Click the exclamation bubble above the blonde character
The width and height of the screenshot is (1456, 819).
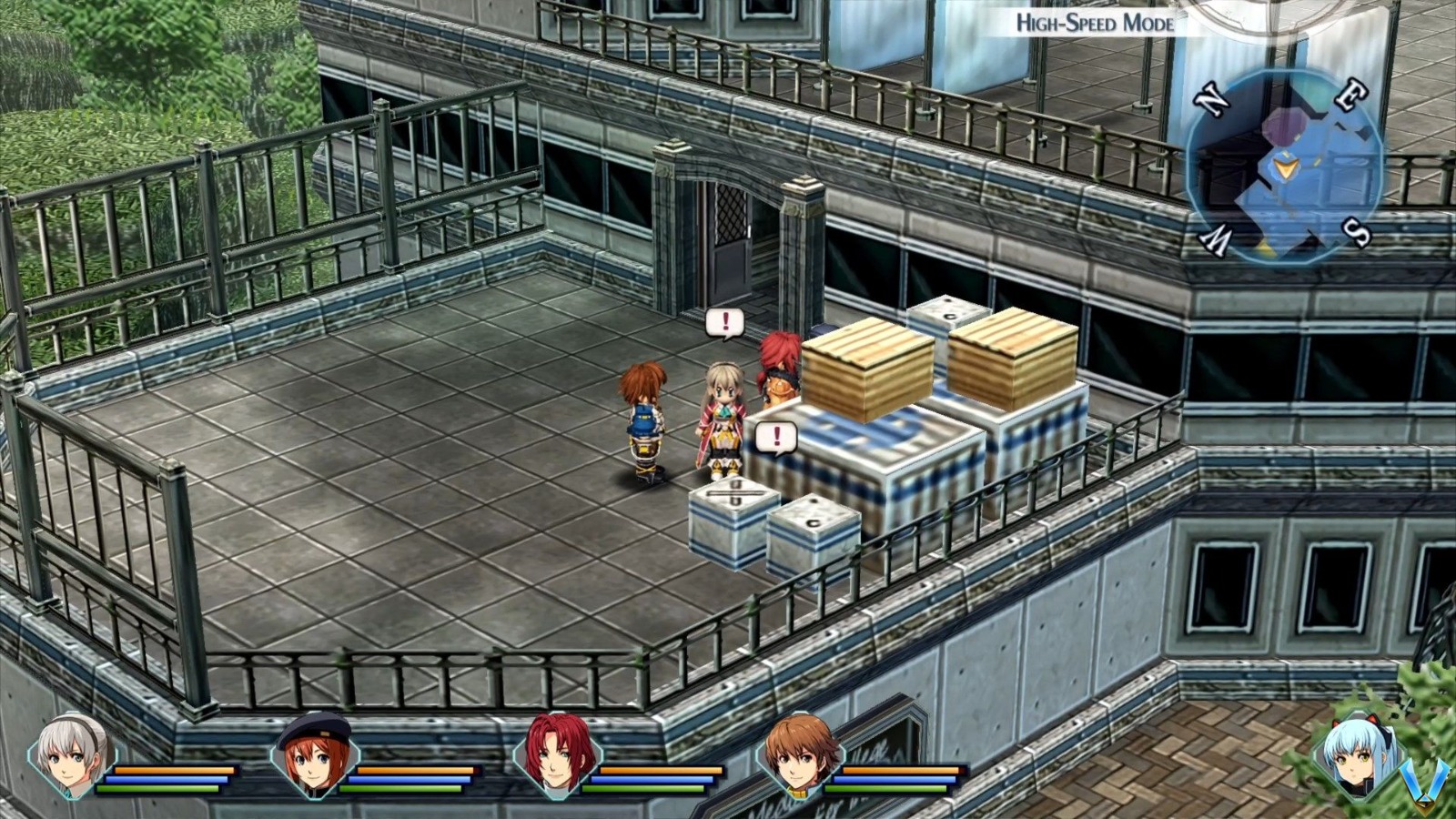(725, 320)
